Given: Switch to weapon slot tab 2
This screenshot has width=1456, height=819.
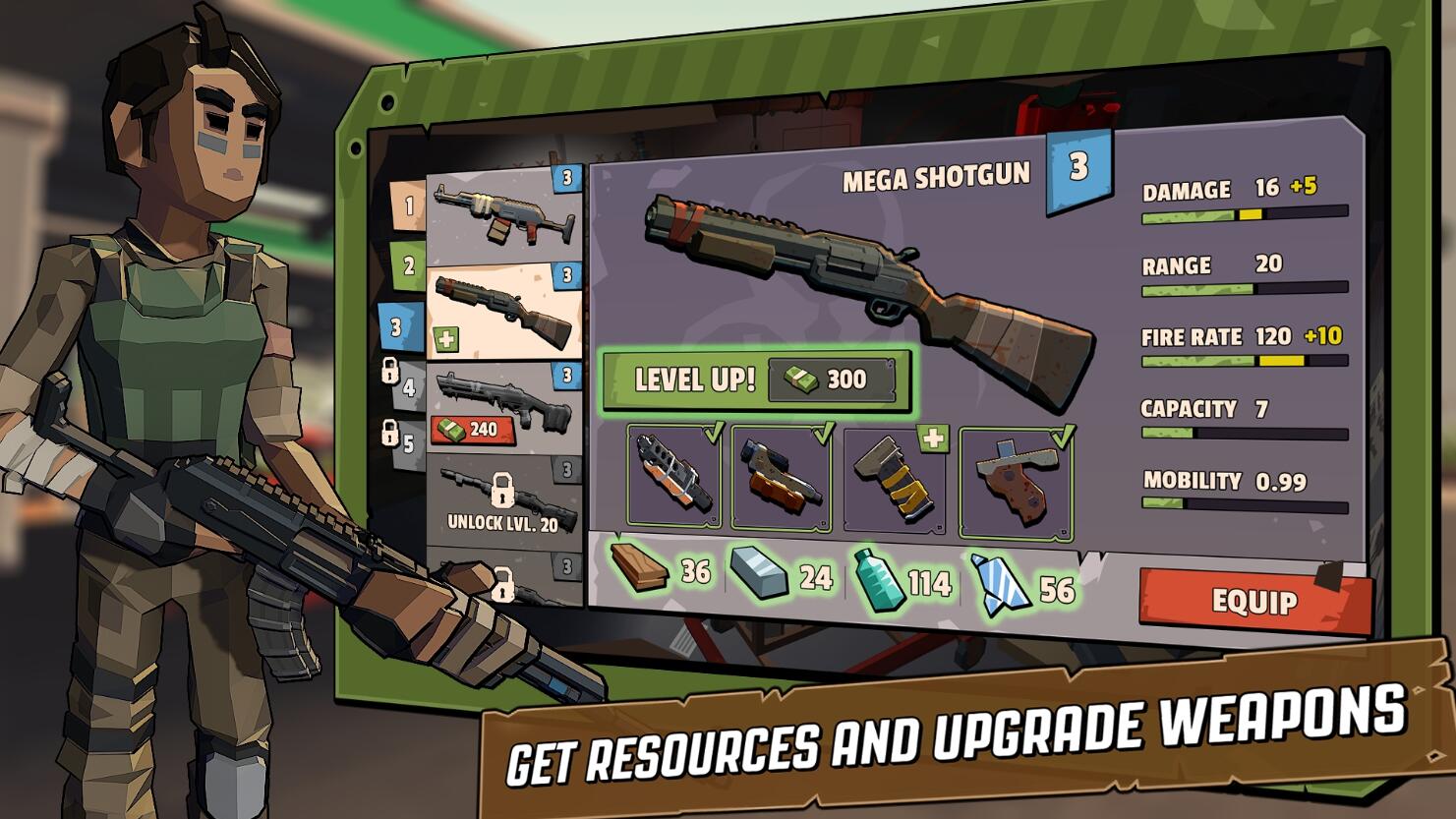Looking at the screenshot, I should (x=408, y=265).
